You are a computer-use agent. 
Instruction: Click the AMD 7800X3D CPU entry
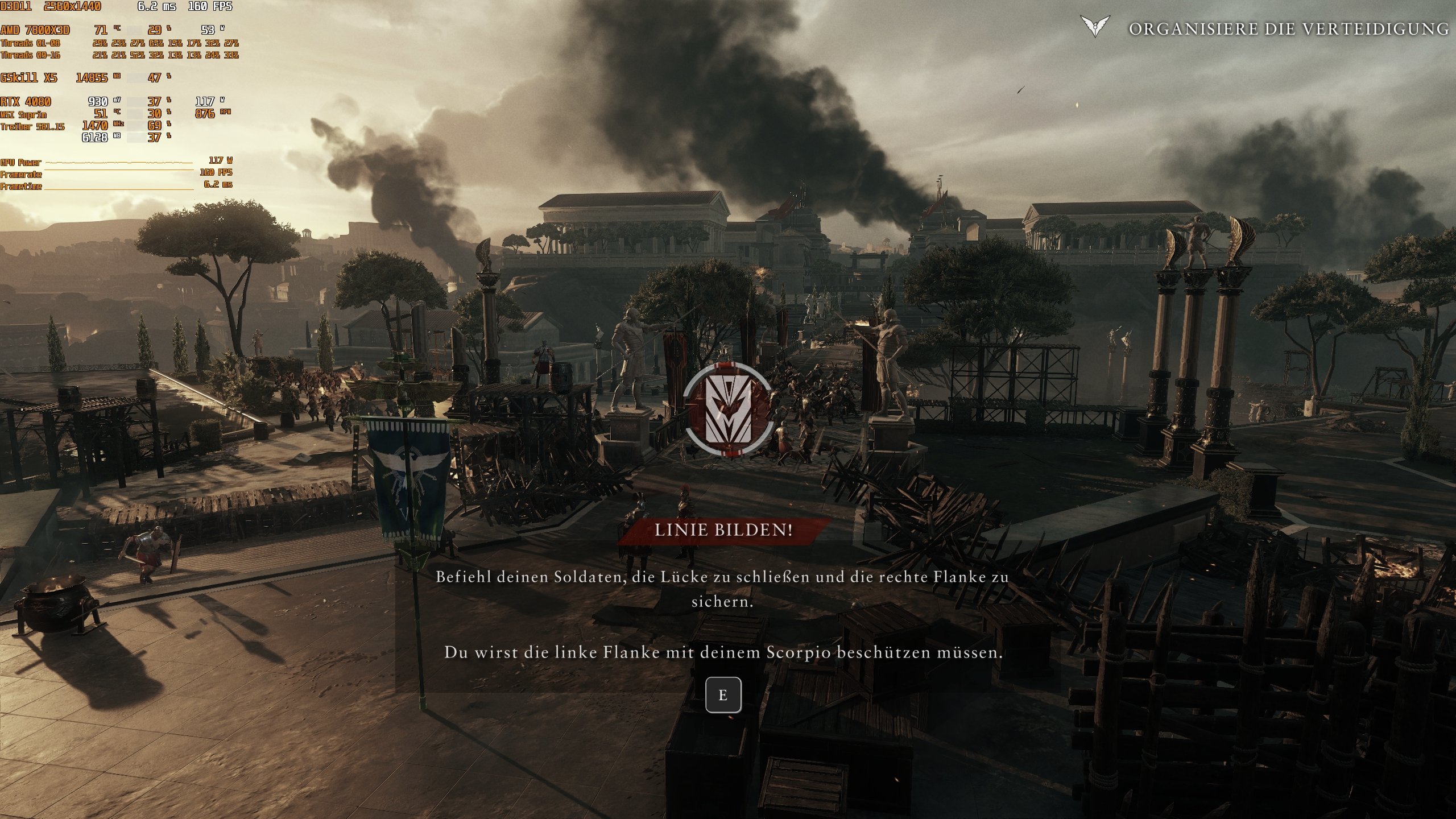pyautogui.click(x=36, y=31)
